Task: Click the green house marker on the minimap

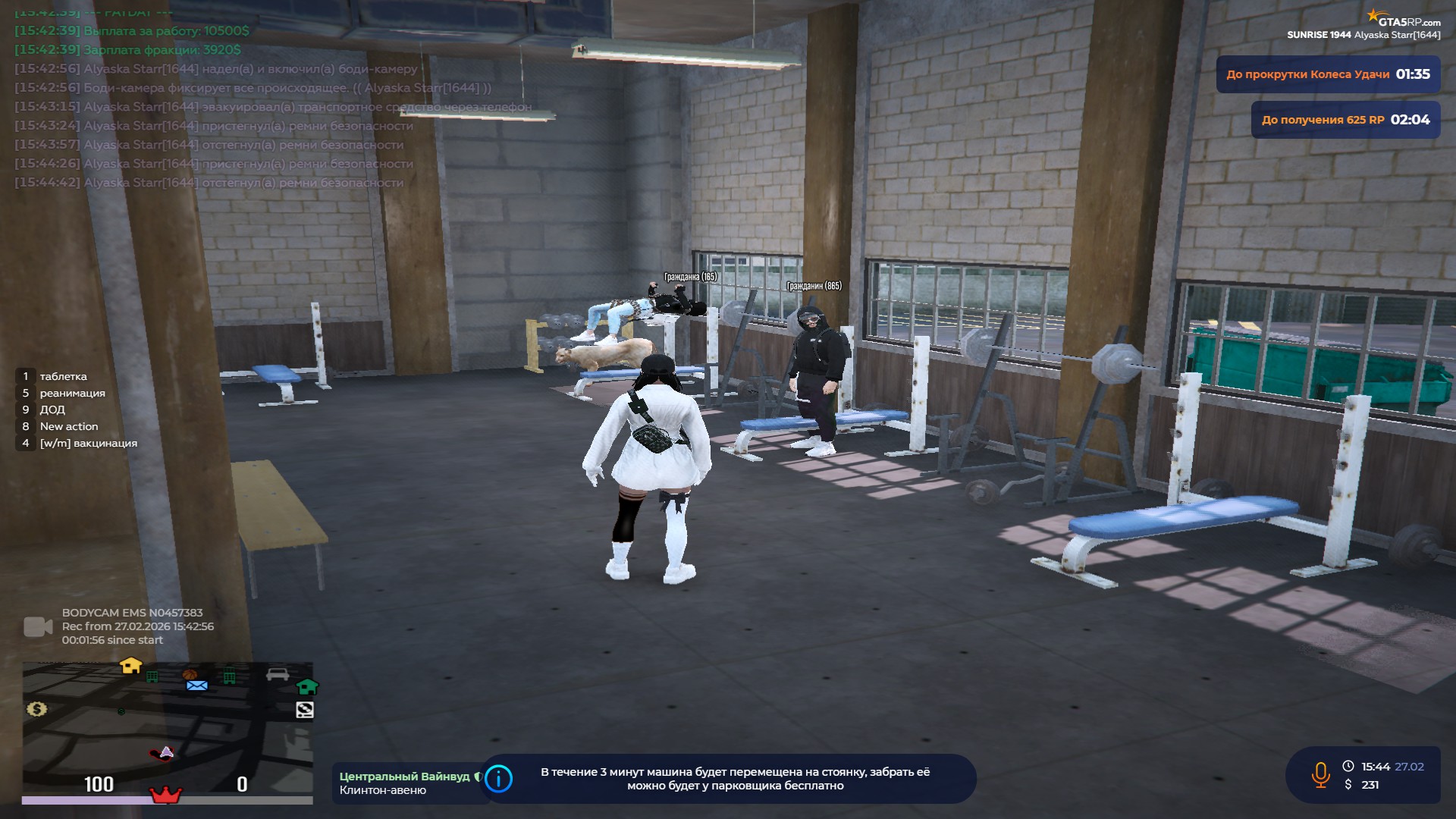Action: [x=306, y=687]
